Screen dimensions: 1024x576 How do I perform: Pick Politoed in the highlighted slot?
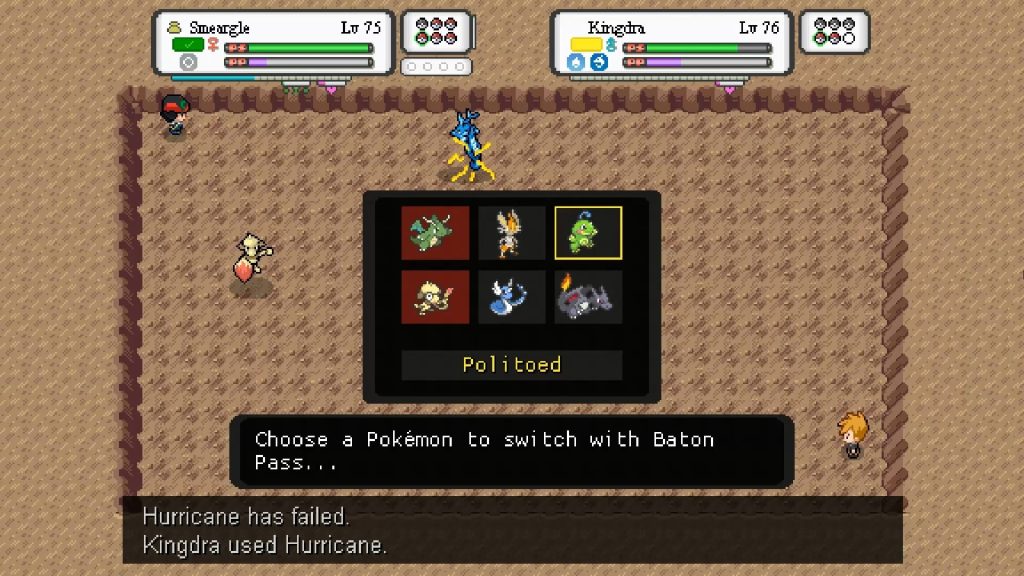(588, 233)
